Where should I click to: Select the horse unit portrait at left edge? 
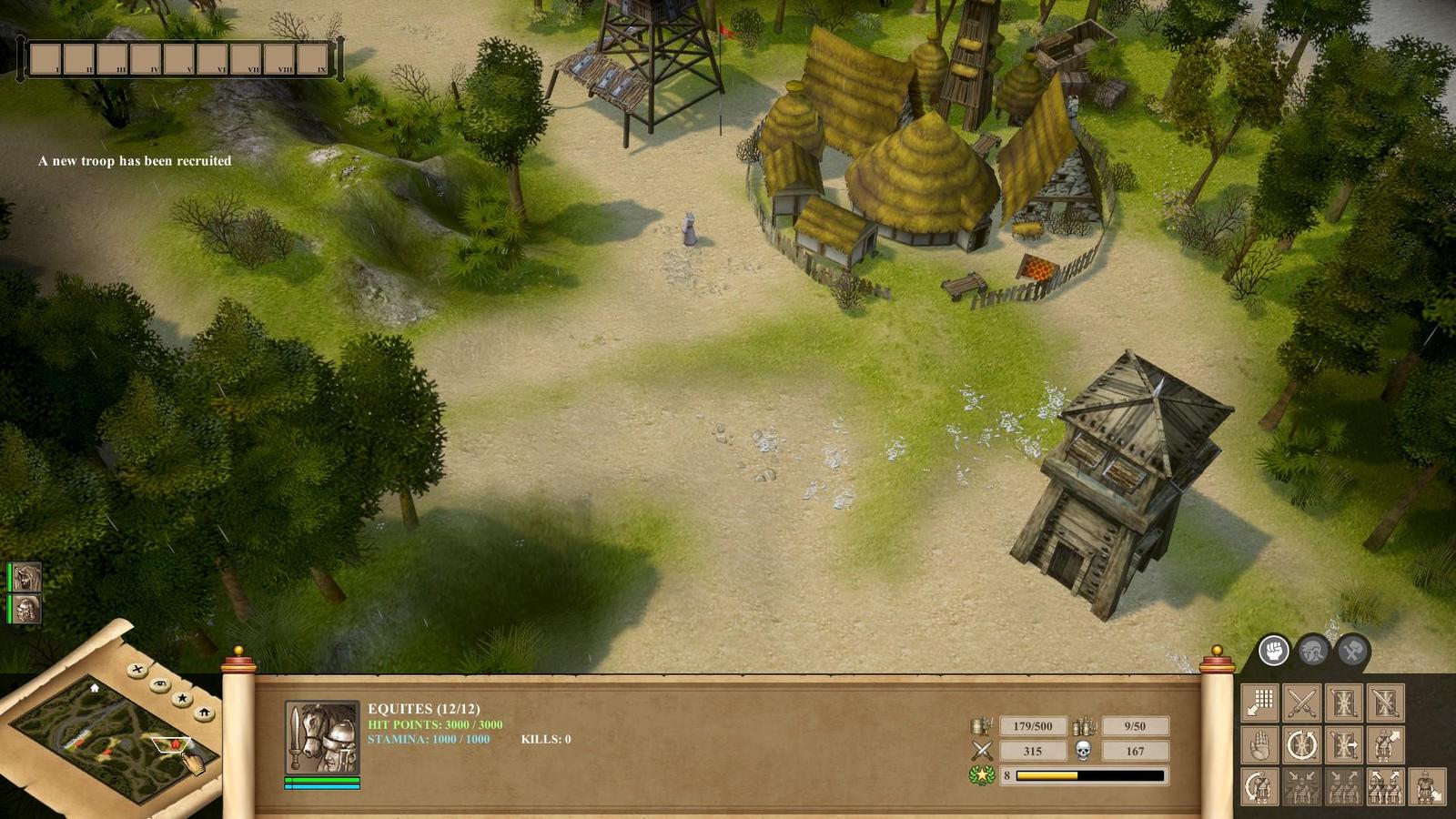(26, 577)
